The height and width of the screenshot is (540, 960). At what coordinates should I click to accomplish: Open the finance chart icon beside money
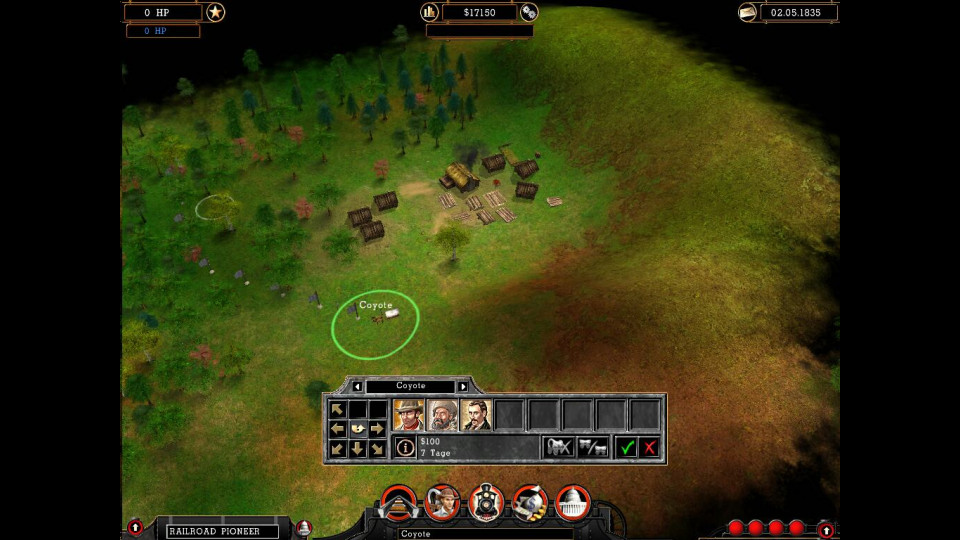click(430, 12)
